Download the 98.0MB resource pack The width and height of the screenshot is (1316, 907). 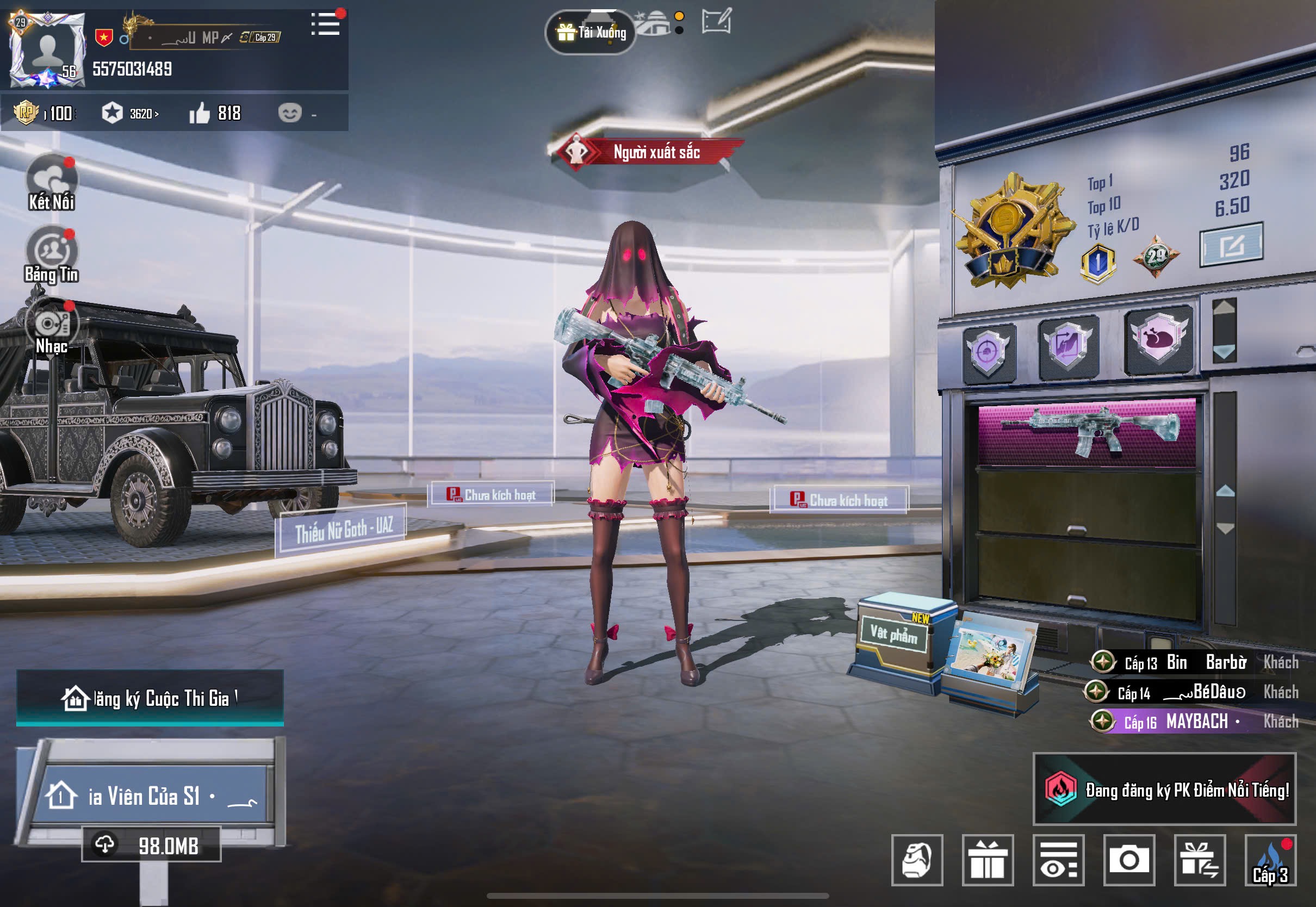click(x=151, y=846)
